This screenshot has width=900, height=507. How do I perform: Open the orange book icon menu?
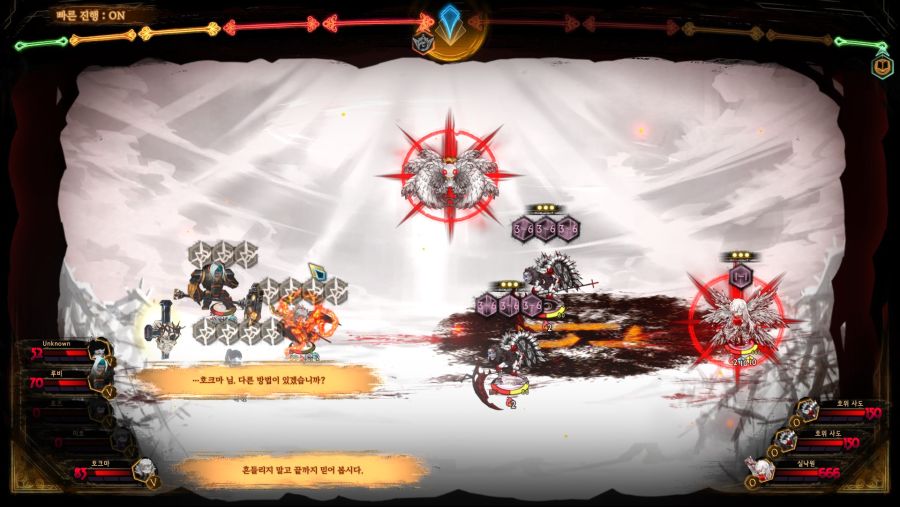tap(882, 67)
